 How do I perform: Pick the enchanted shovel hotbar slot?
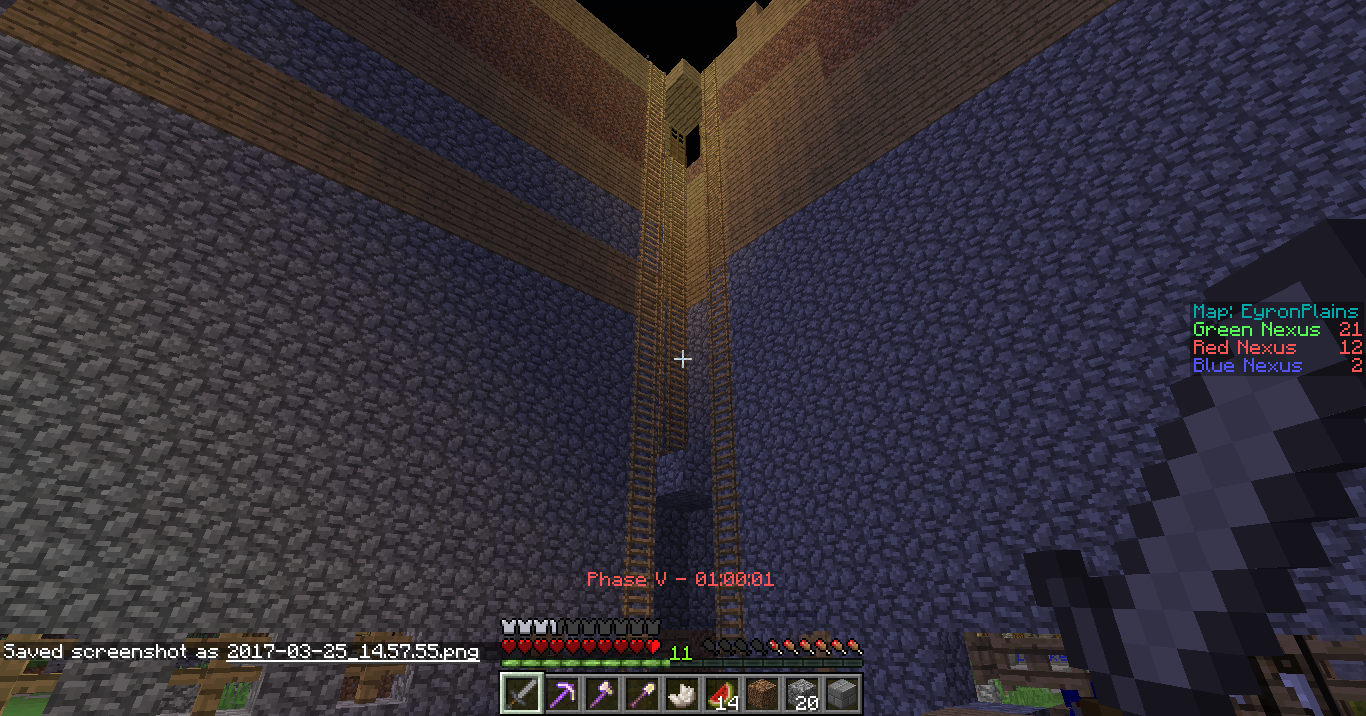[641, 693]
